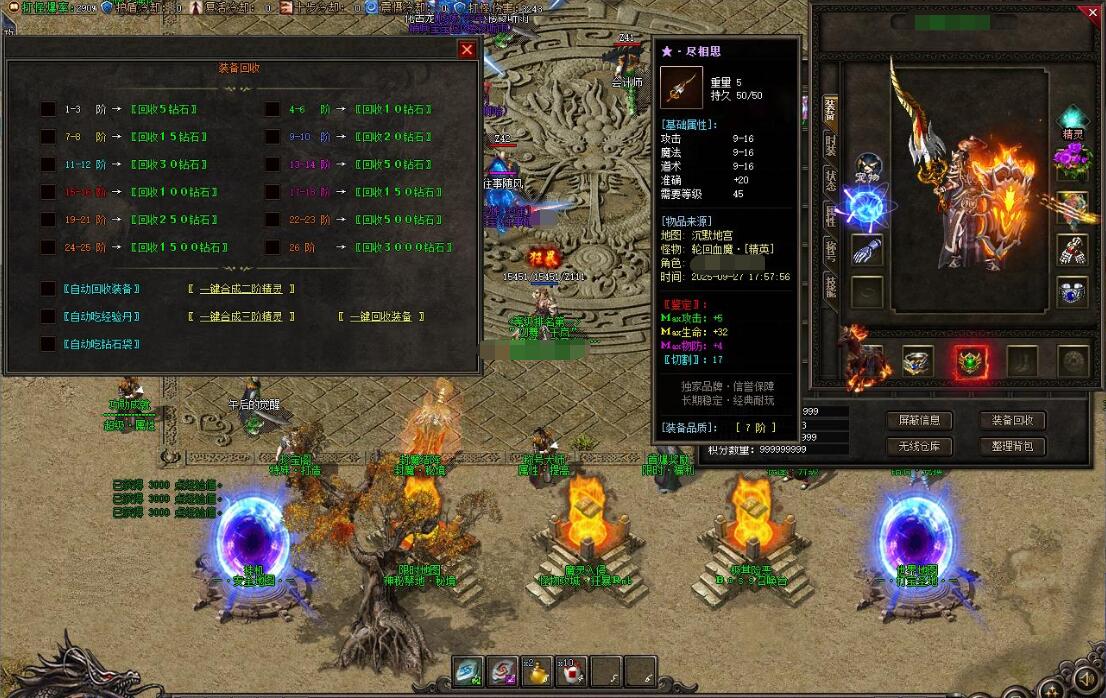Check the 26 阶 recycle option
This screenshot has width=1106, height=698.
[273, 247]
